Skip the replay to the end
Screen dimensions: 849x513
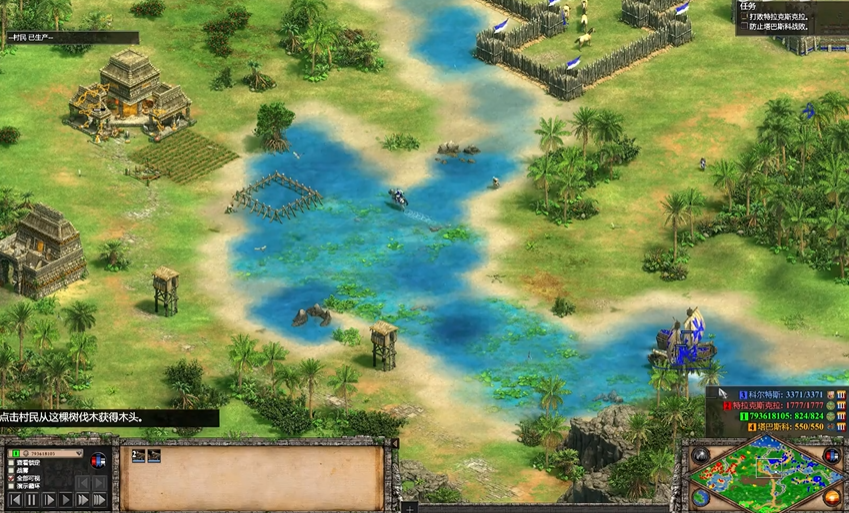pos(98,500)
